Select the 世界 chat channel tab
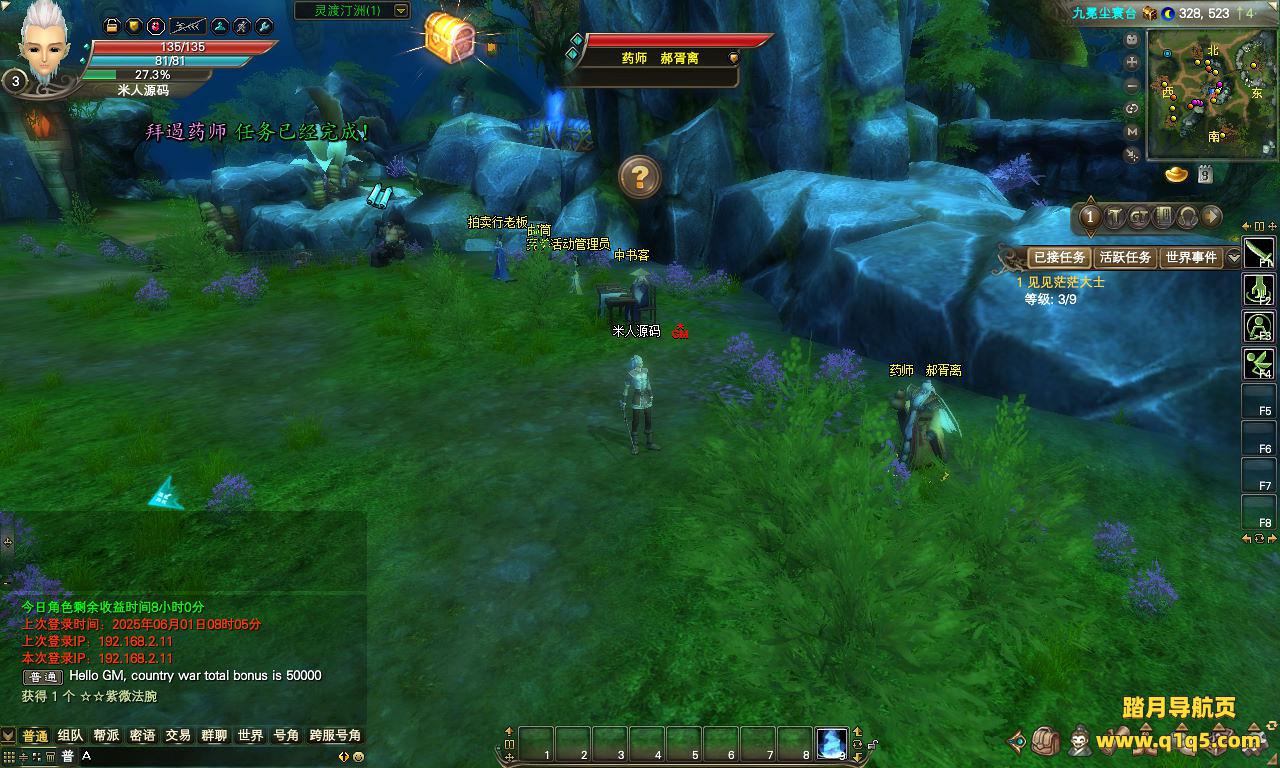 tap(250, 735)
